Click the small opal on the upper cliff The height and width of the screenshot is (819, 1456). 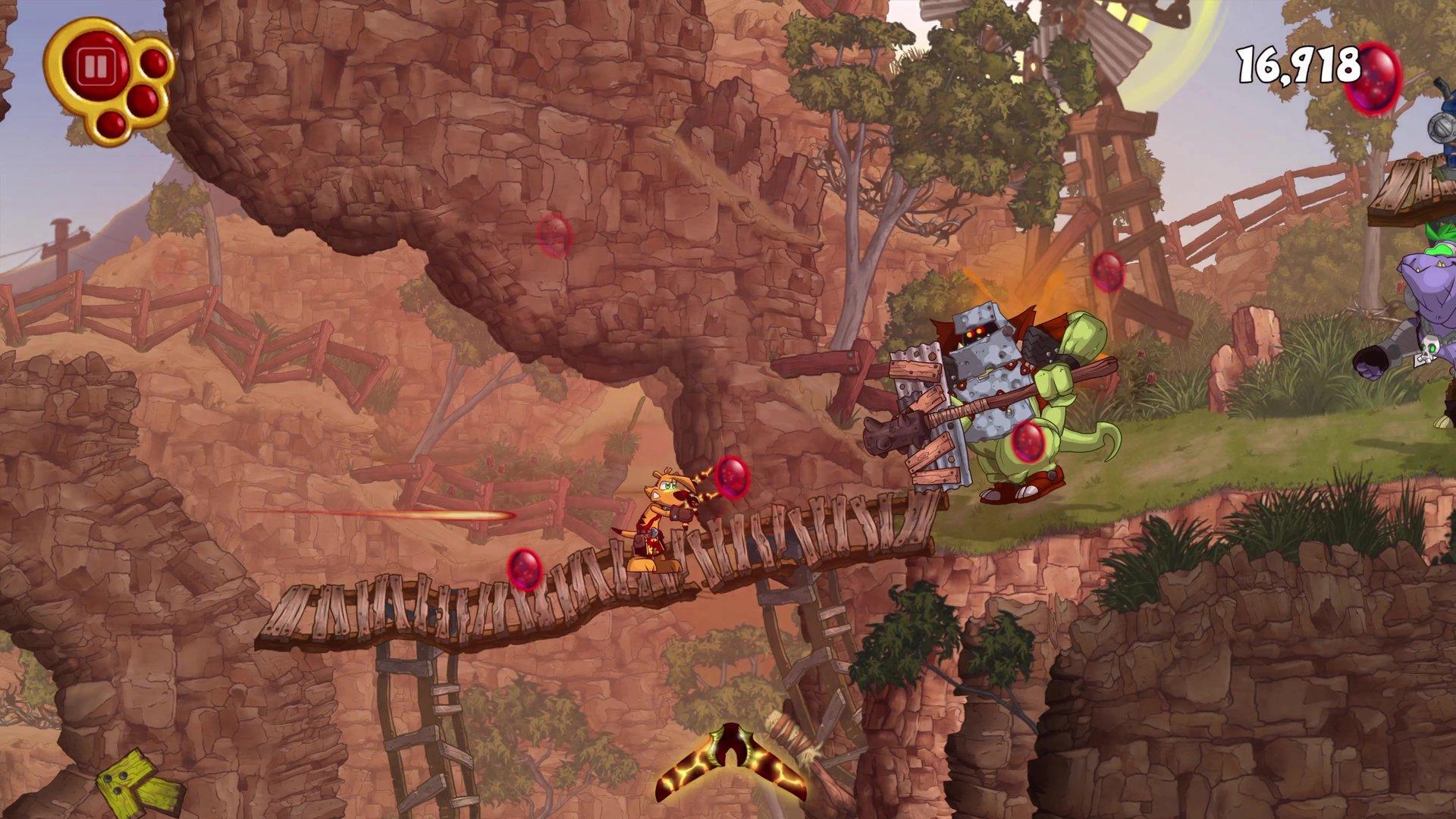pos(554,233)
